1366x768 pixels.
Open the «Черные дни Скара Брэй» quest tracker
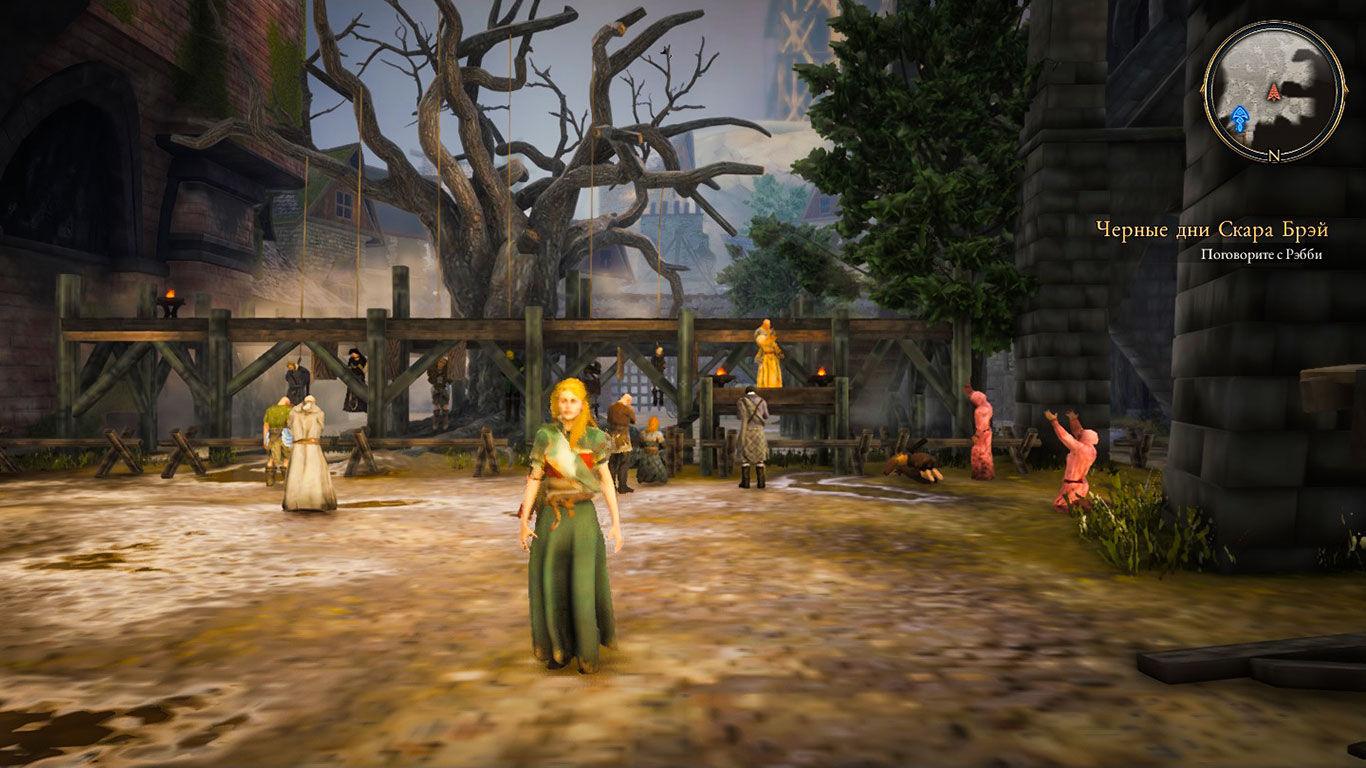(1212, 231)
